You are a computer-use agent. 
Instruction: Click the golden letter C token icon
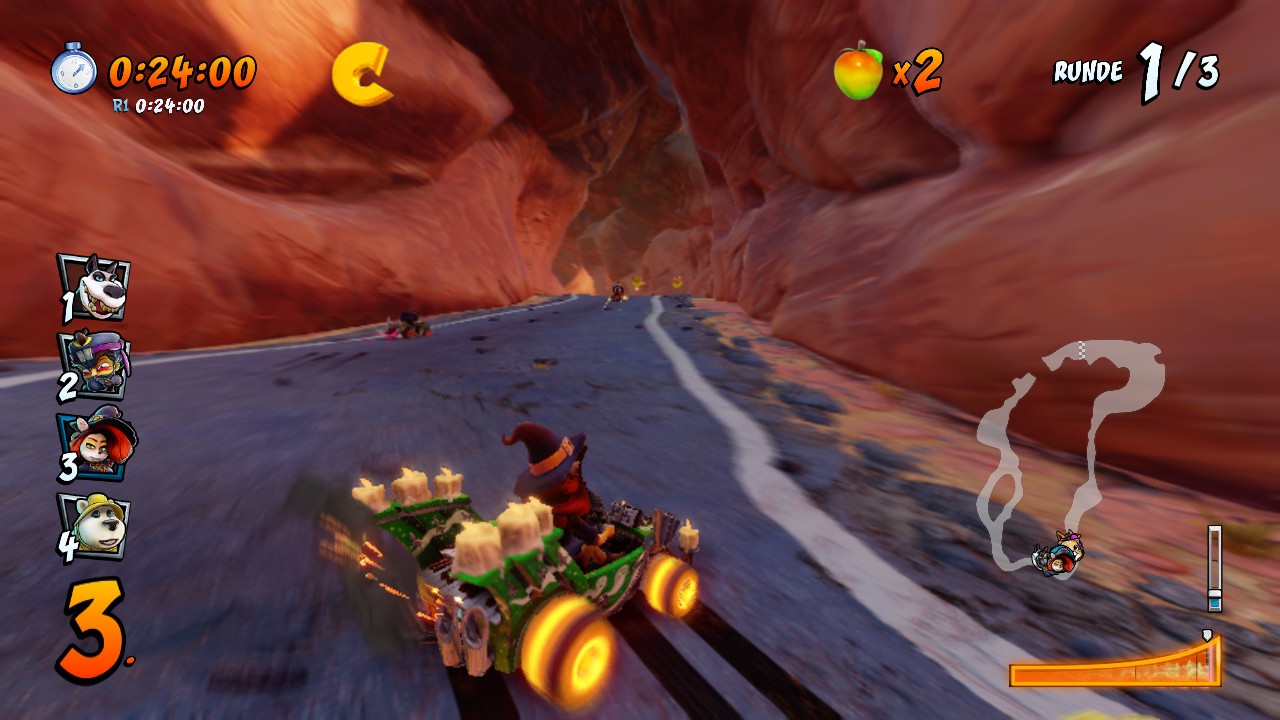pos(362,74)
